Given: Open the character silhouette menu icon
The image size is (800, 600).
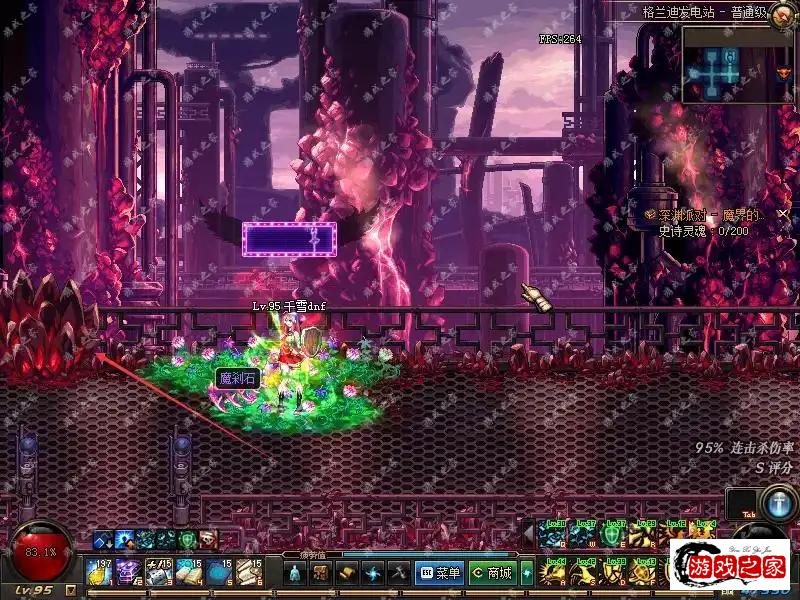Looking at the screenshot, I should (295, 573).
